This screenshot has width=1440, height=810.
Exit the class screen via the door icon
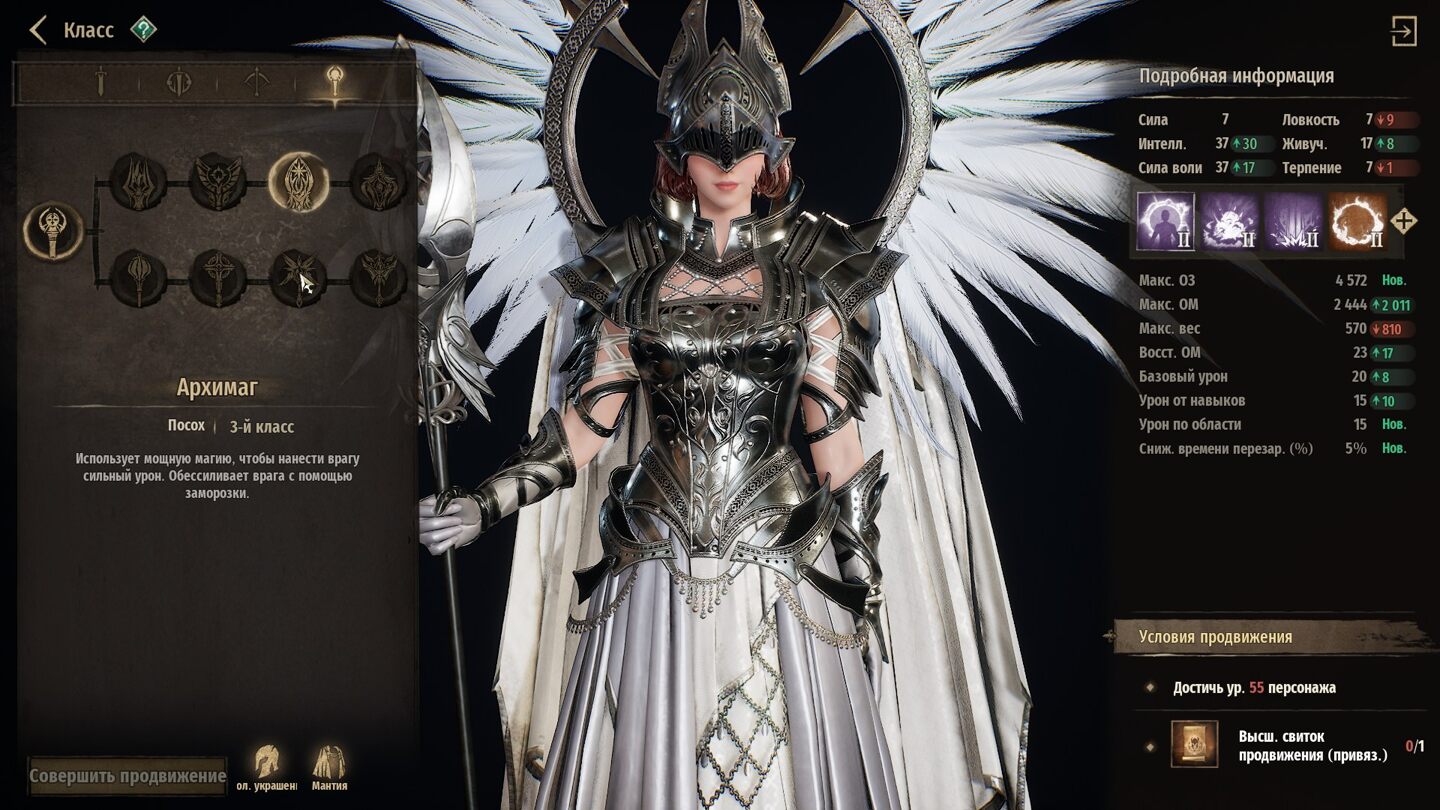1403,32
